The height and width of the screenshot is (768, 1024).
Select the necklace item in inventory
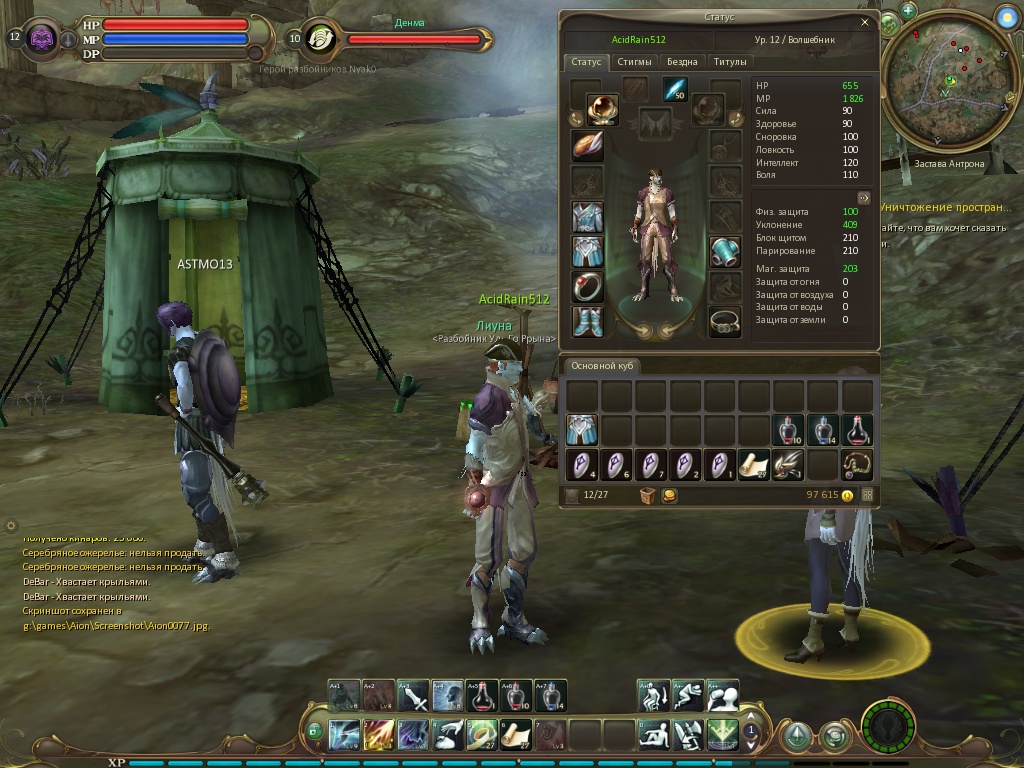point(857,465)
